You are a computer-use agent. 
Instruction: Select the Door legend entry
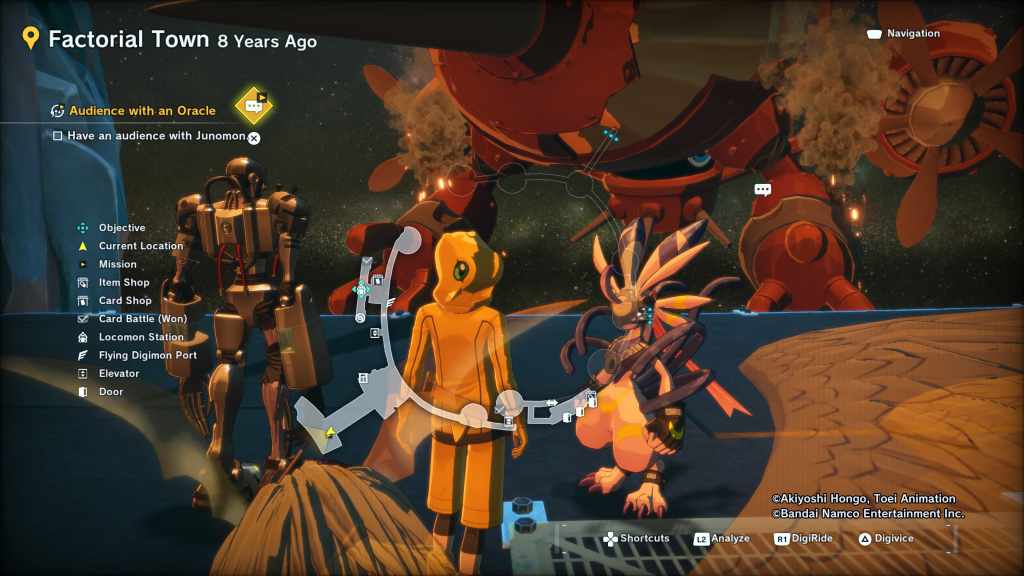111,392
